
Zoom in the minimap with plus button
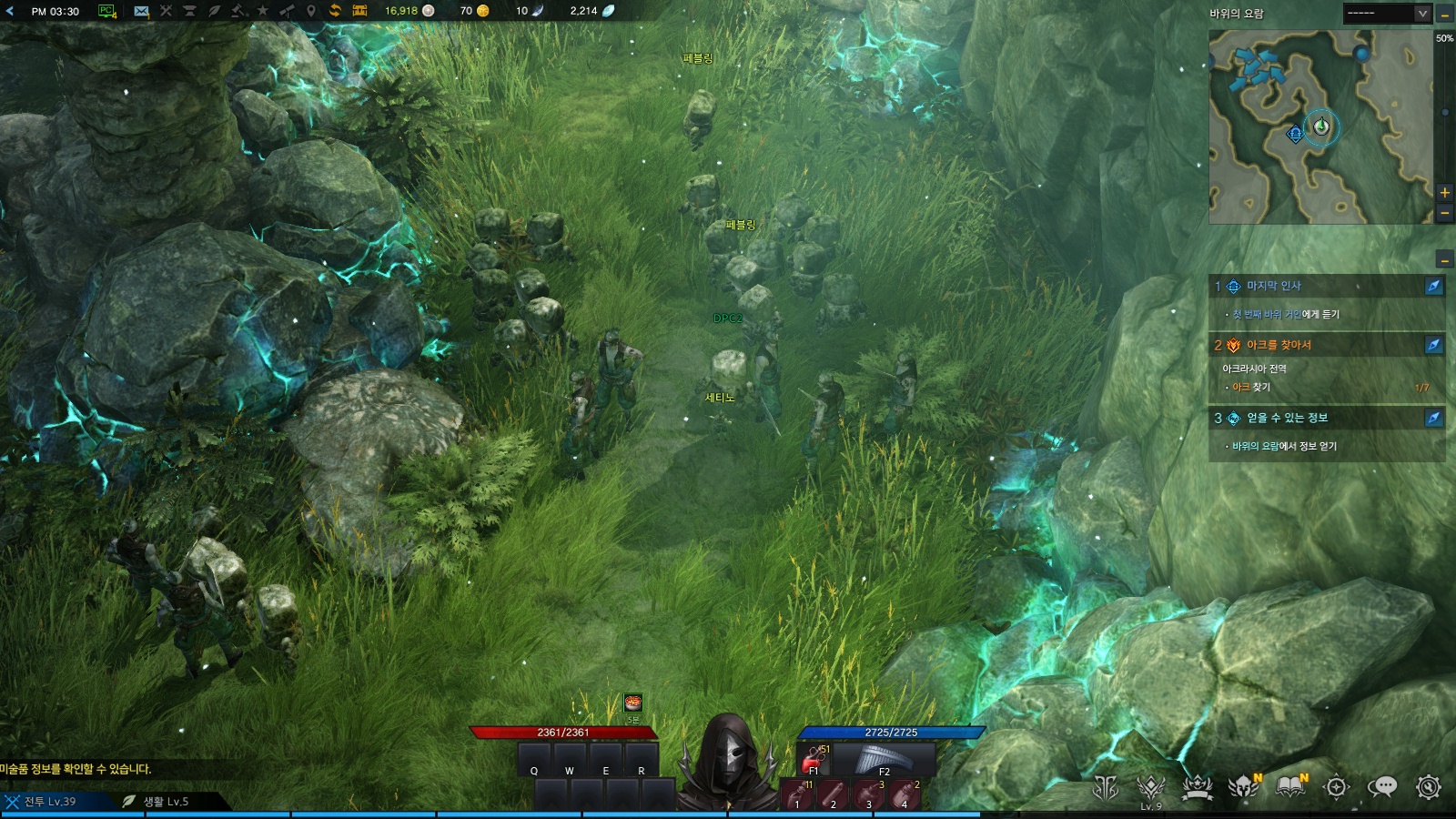tap(1444, 193)
